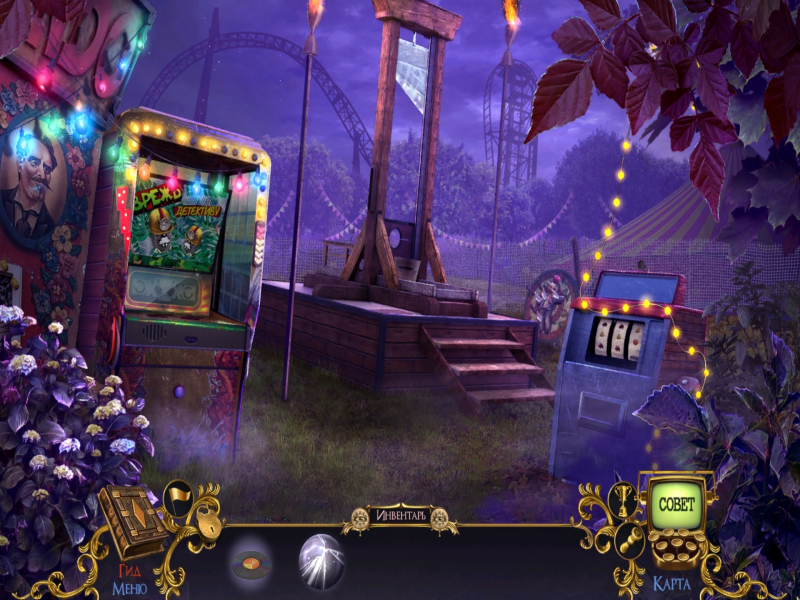Click the spyglass icon
The image size is (800, 600).
pyautogui.click(x=631, y=539)
